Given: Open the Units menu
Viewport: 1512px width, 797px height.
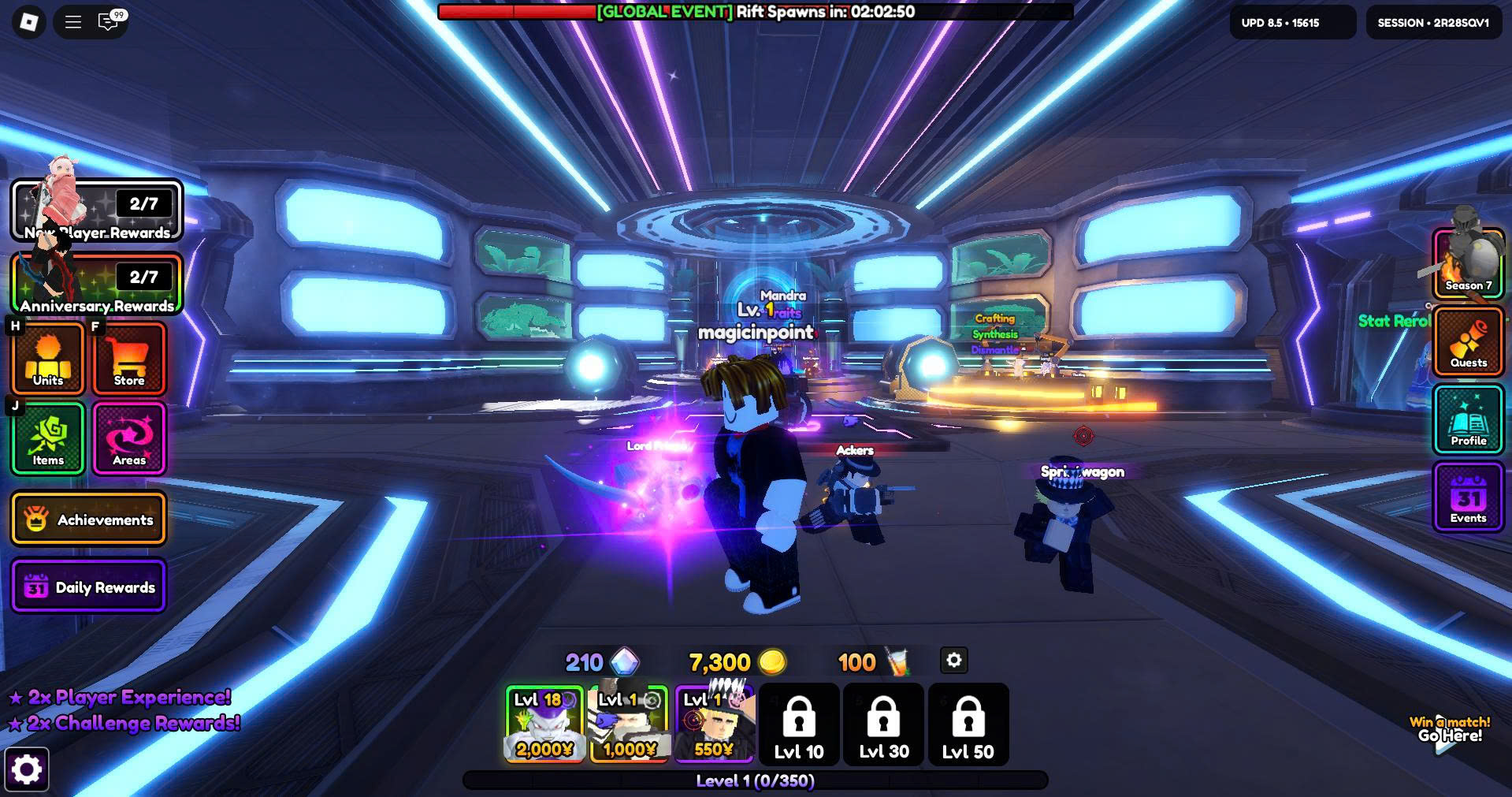Looking at the screenshot, I should tap(48, 359).
